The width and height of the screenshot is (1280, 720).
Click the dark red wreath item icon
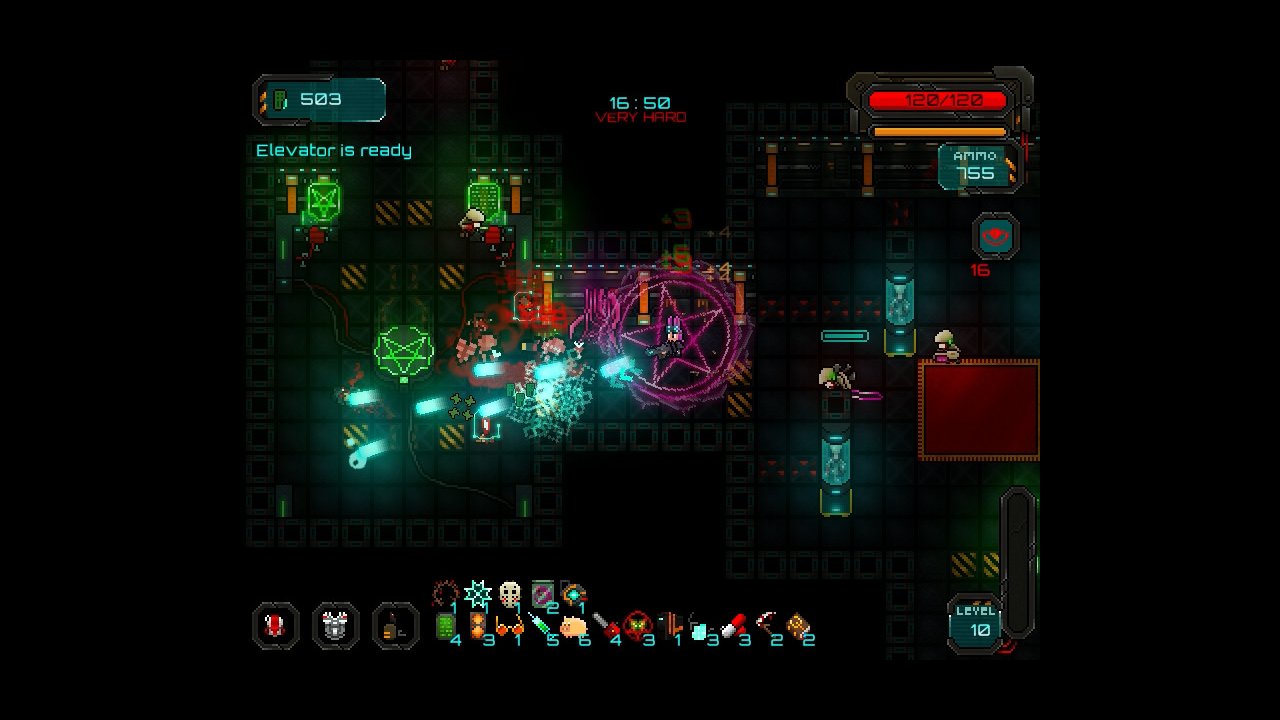(446, 594)
